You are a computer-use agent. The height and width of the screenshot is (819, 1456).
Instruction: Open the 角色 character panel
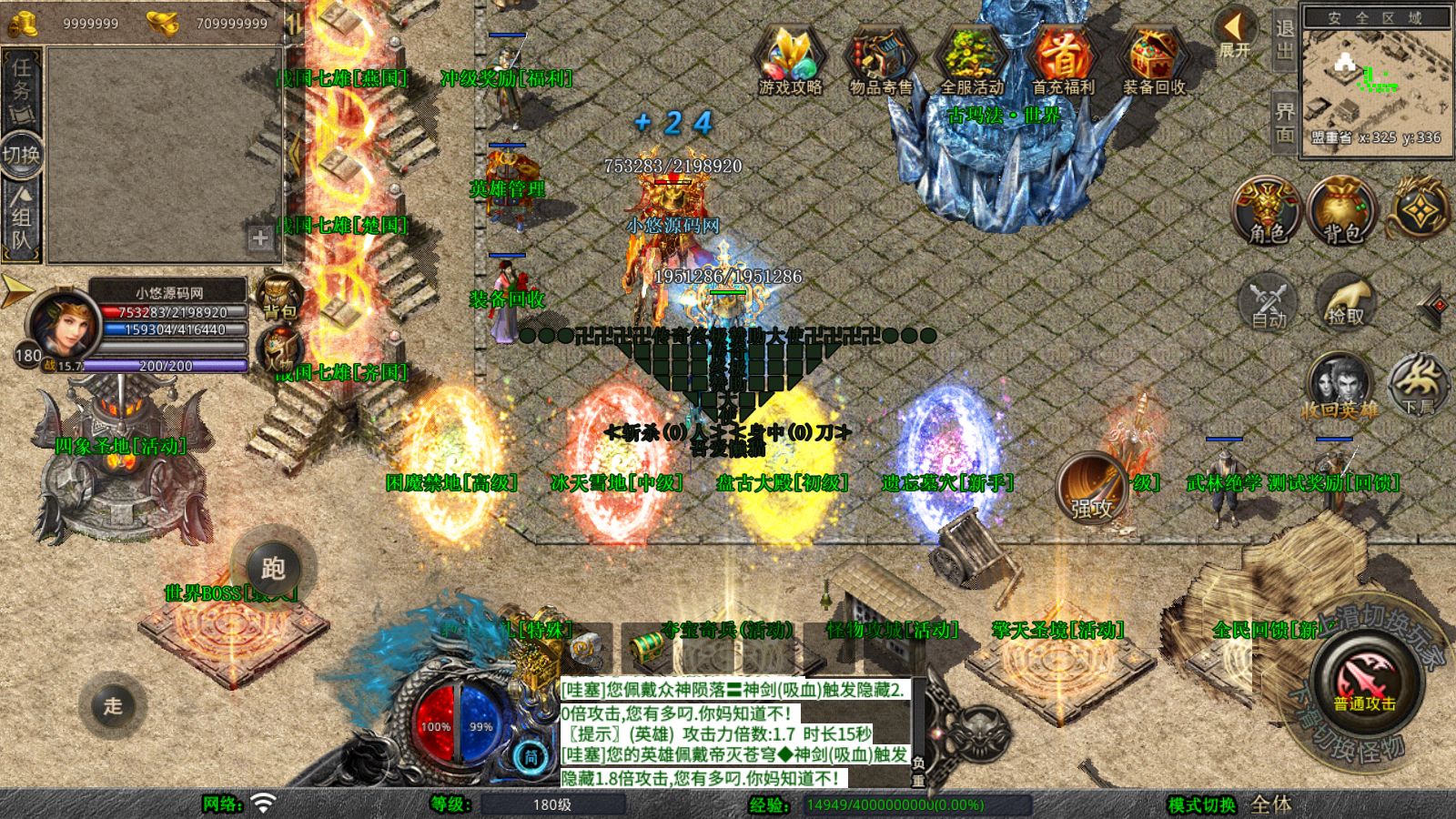tap(1267, 211)
